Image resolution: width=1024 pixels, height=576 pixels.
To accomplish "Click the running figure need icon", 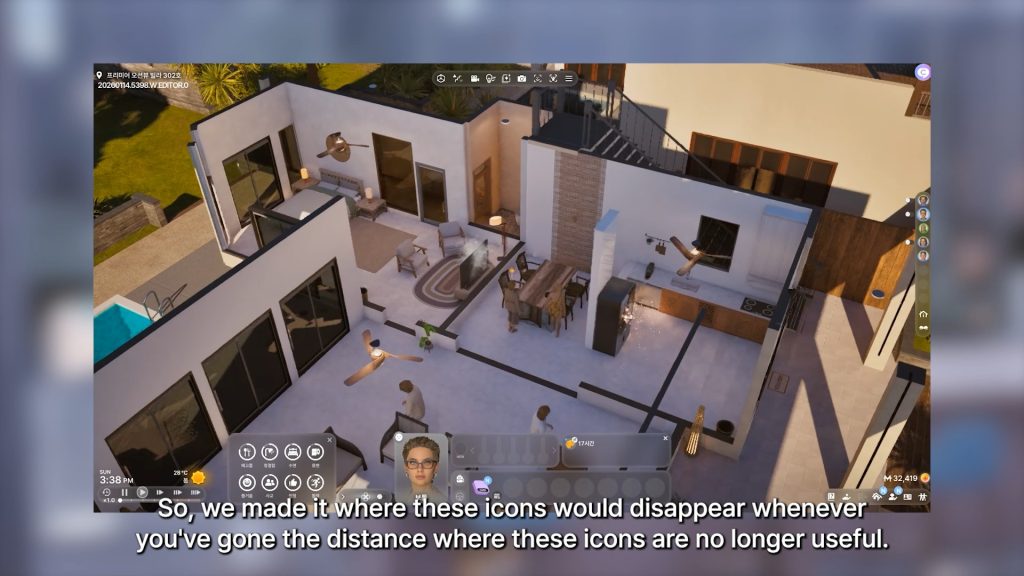I will click(315, 482).
